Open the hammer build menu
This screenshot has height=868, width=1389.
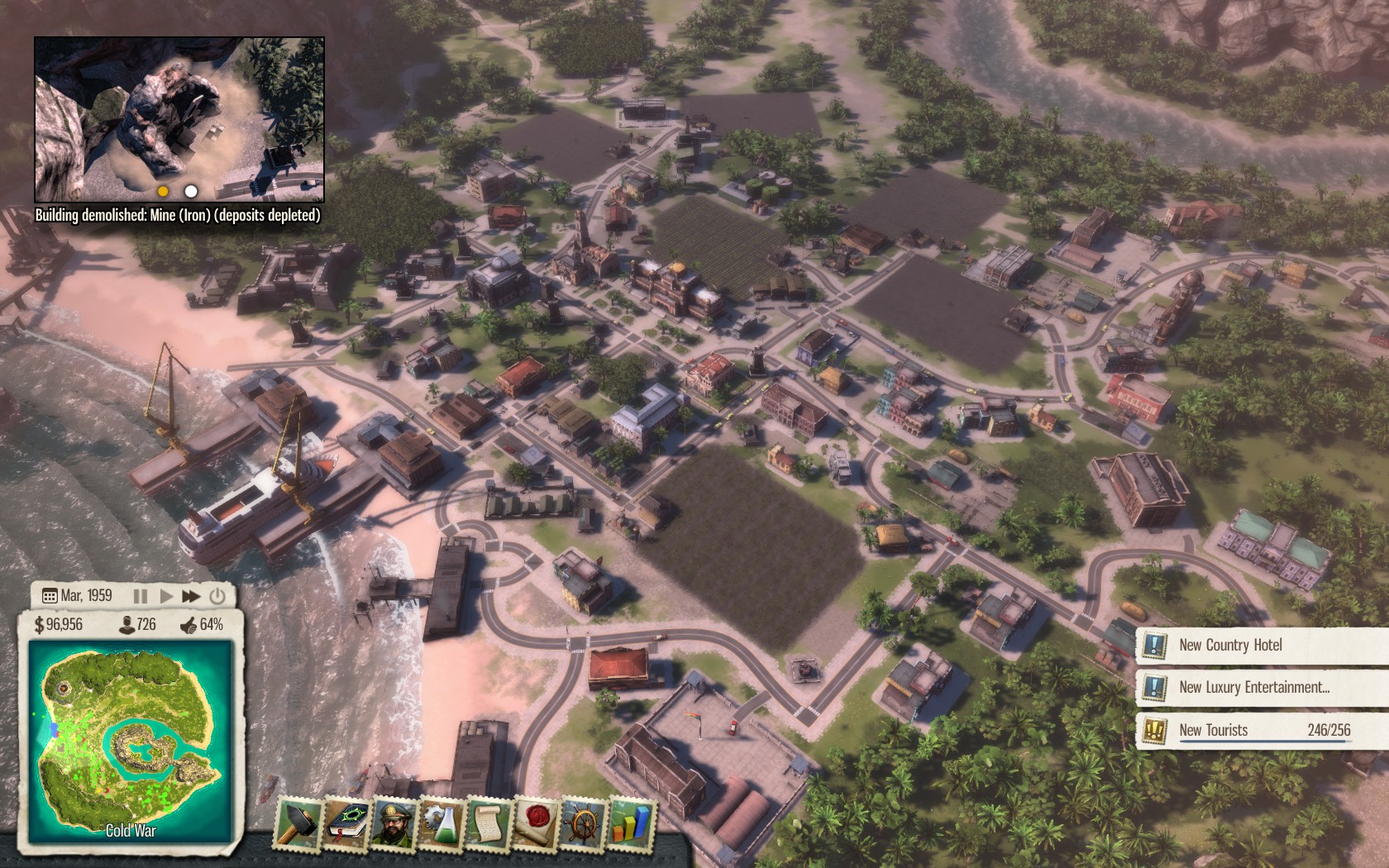click(298, 823)
